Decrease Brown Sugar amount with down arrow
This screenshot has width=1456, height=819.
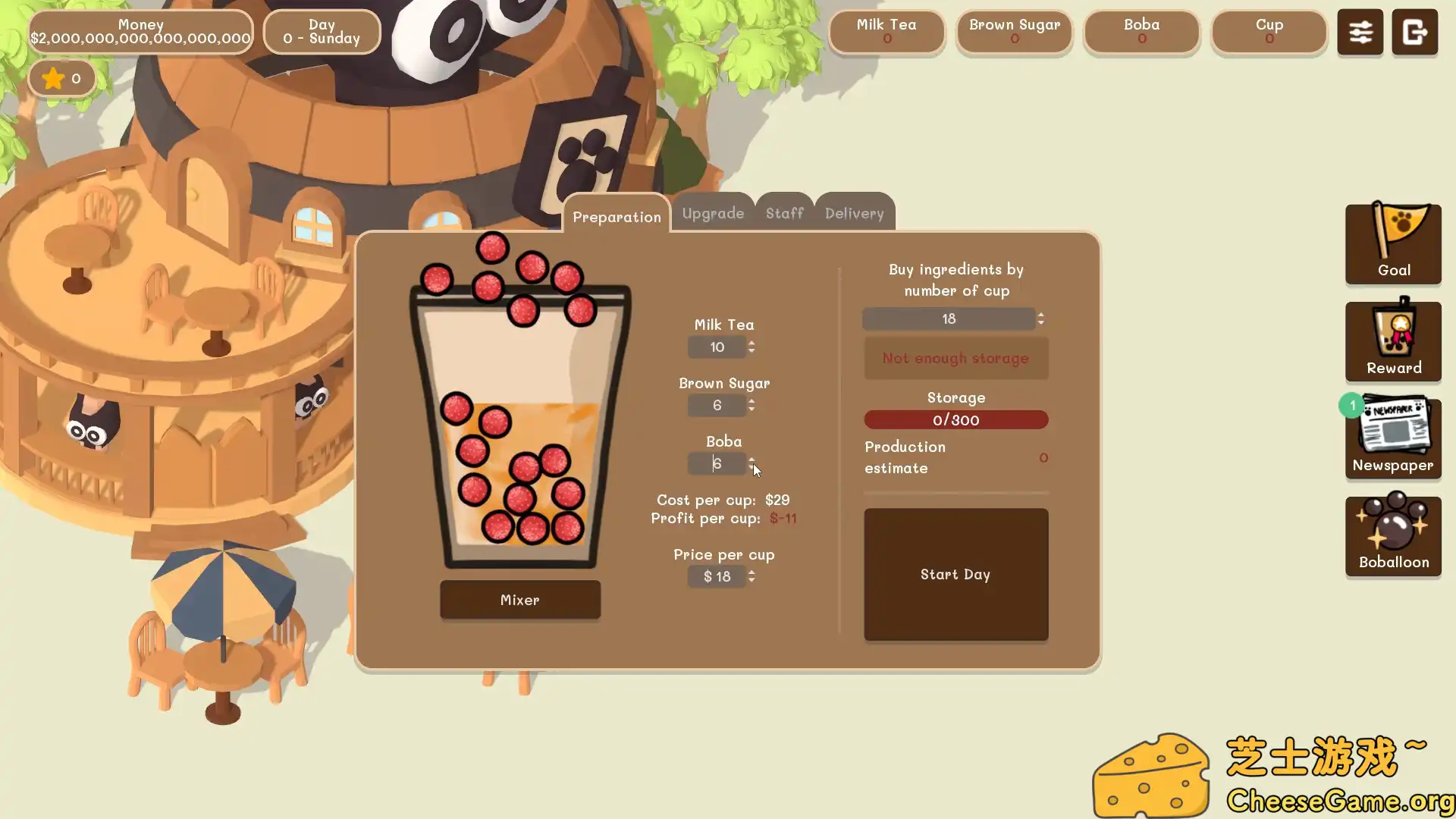pyautogui.click(x=752, y=410)
